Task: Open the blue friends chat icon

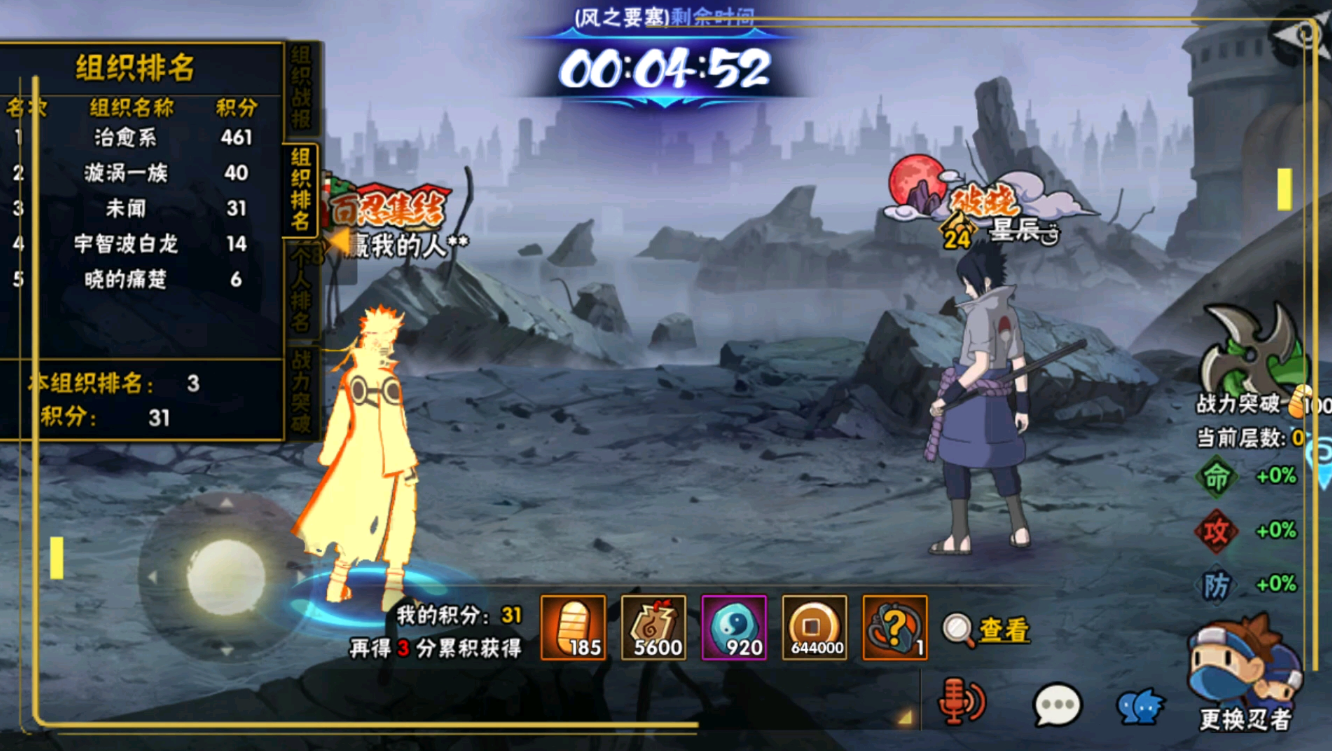Action: point(1139,706)
